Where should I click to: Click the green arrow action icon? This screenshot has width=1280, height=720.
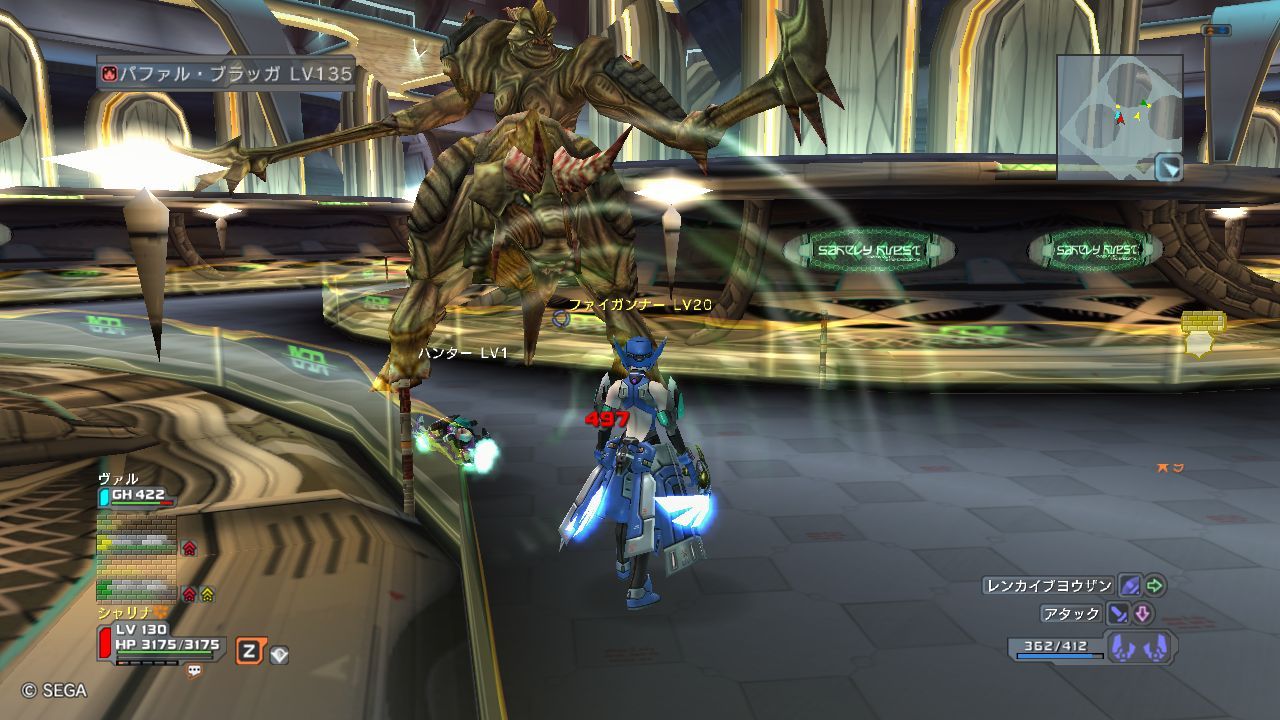1155,586
